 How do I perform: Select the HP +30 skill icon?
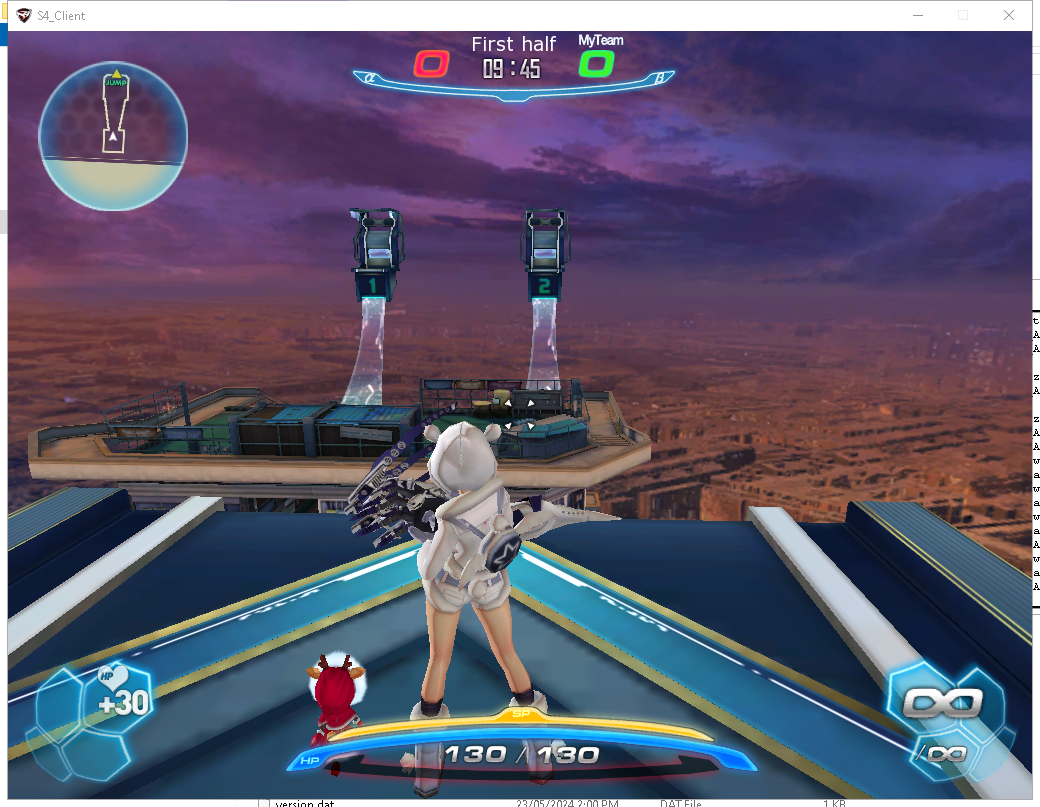(119, 698)
